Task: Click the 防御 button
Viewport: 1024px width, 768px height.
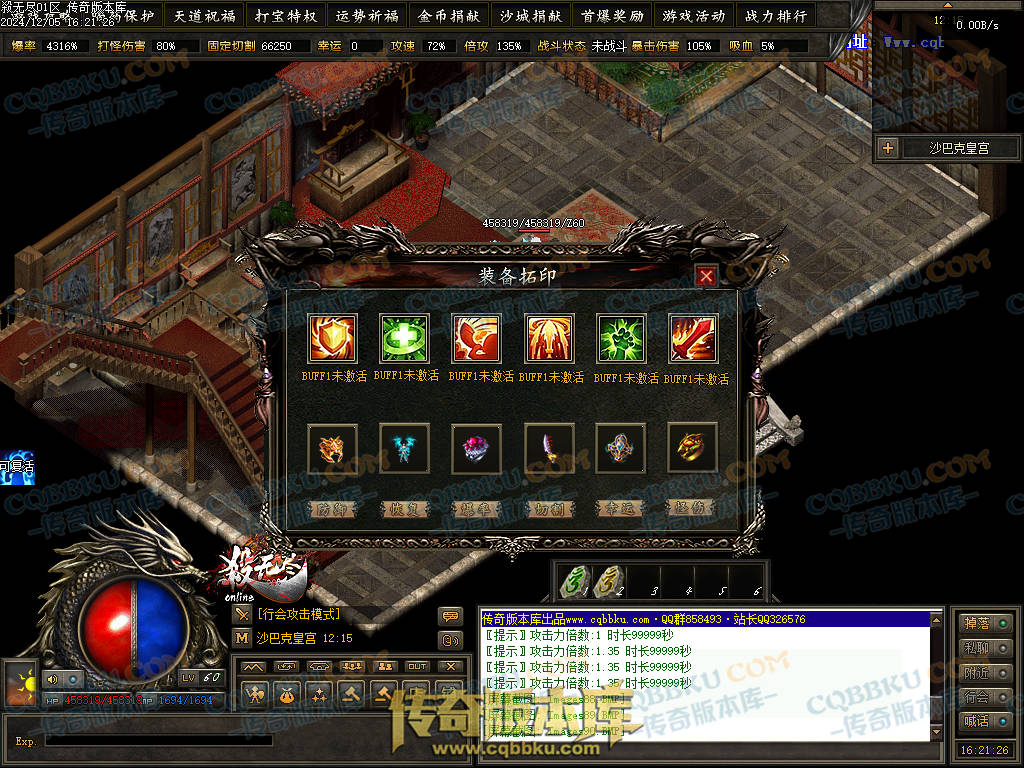Action: (331, 508)
